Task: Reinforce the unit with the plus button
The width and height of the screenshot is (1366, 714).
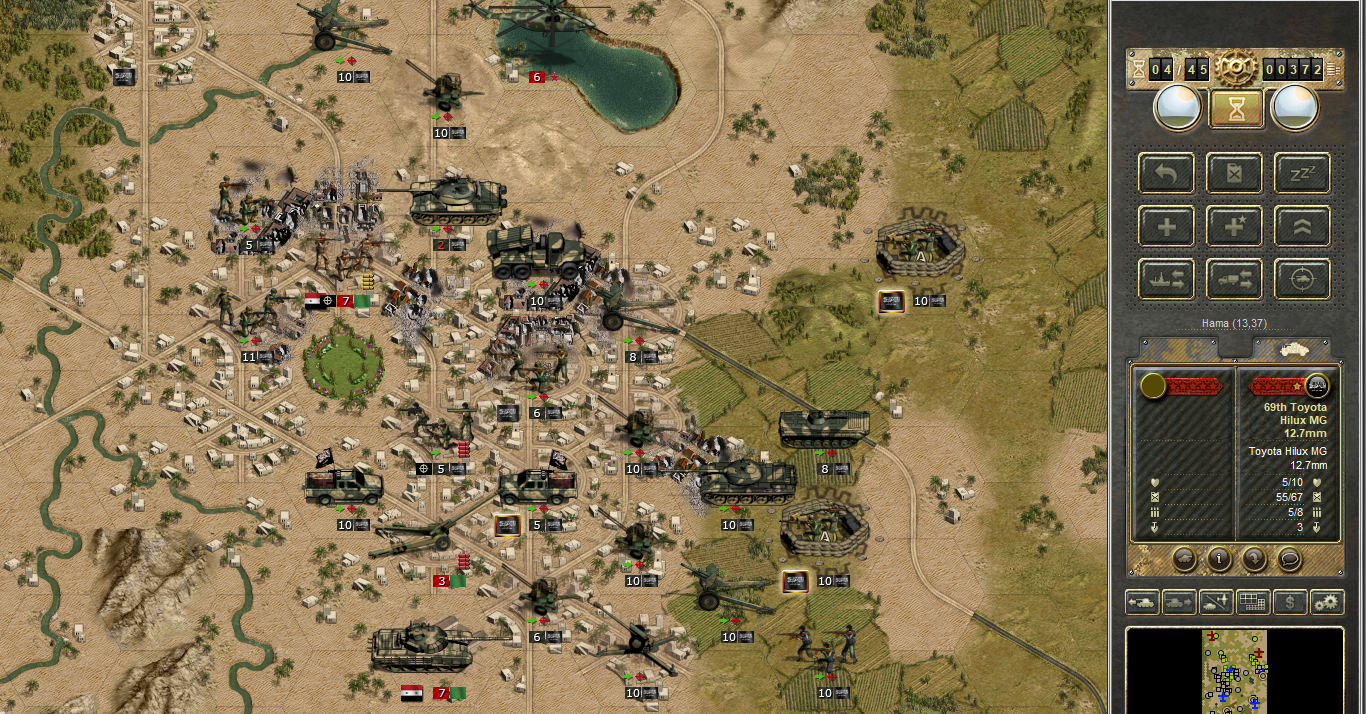Action: tap(1166, 226)
